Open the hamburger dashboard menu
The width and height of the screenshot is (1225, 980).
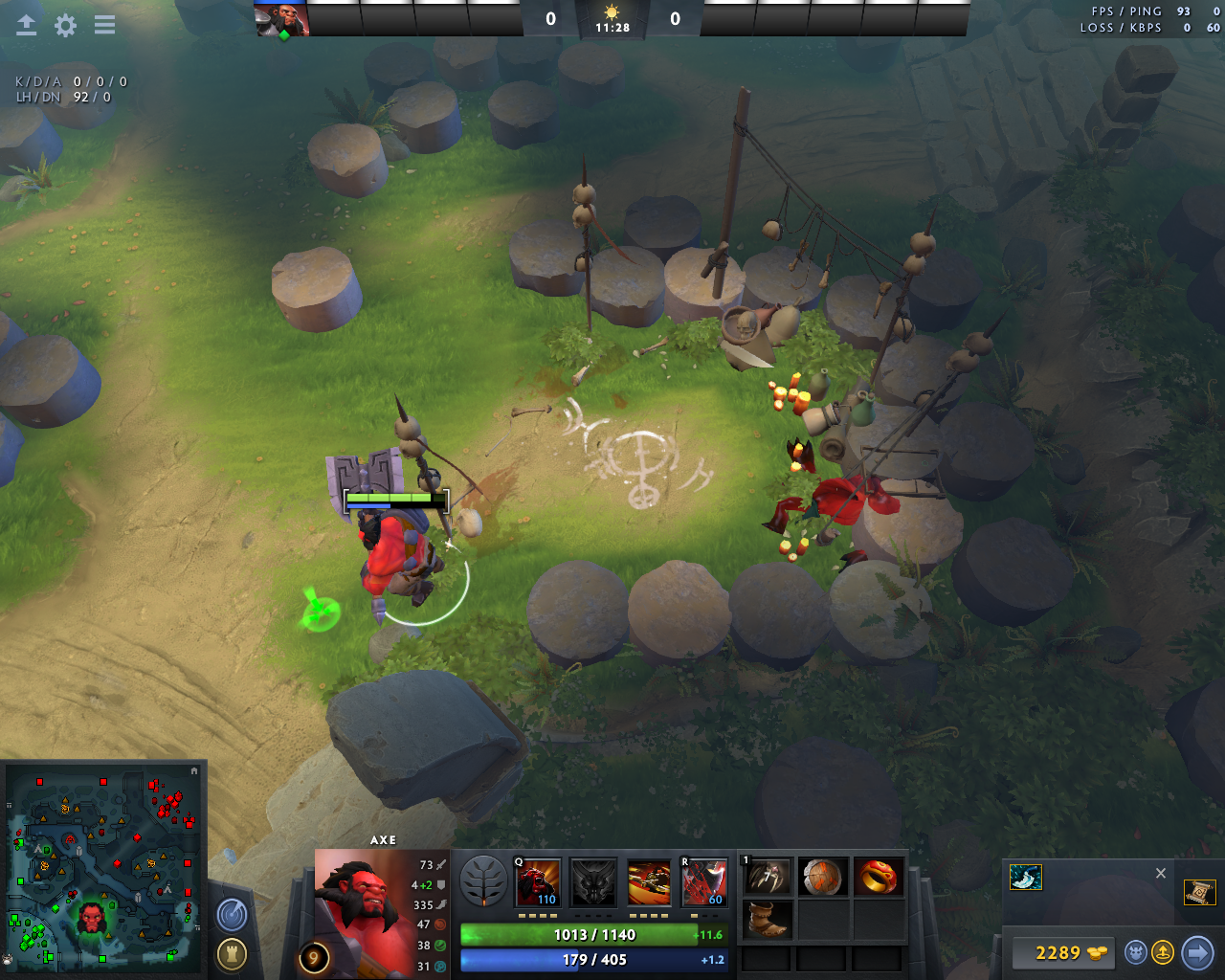(104, 26)
